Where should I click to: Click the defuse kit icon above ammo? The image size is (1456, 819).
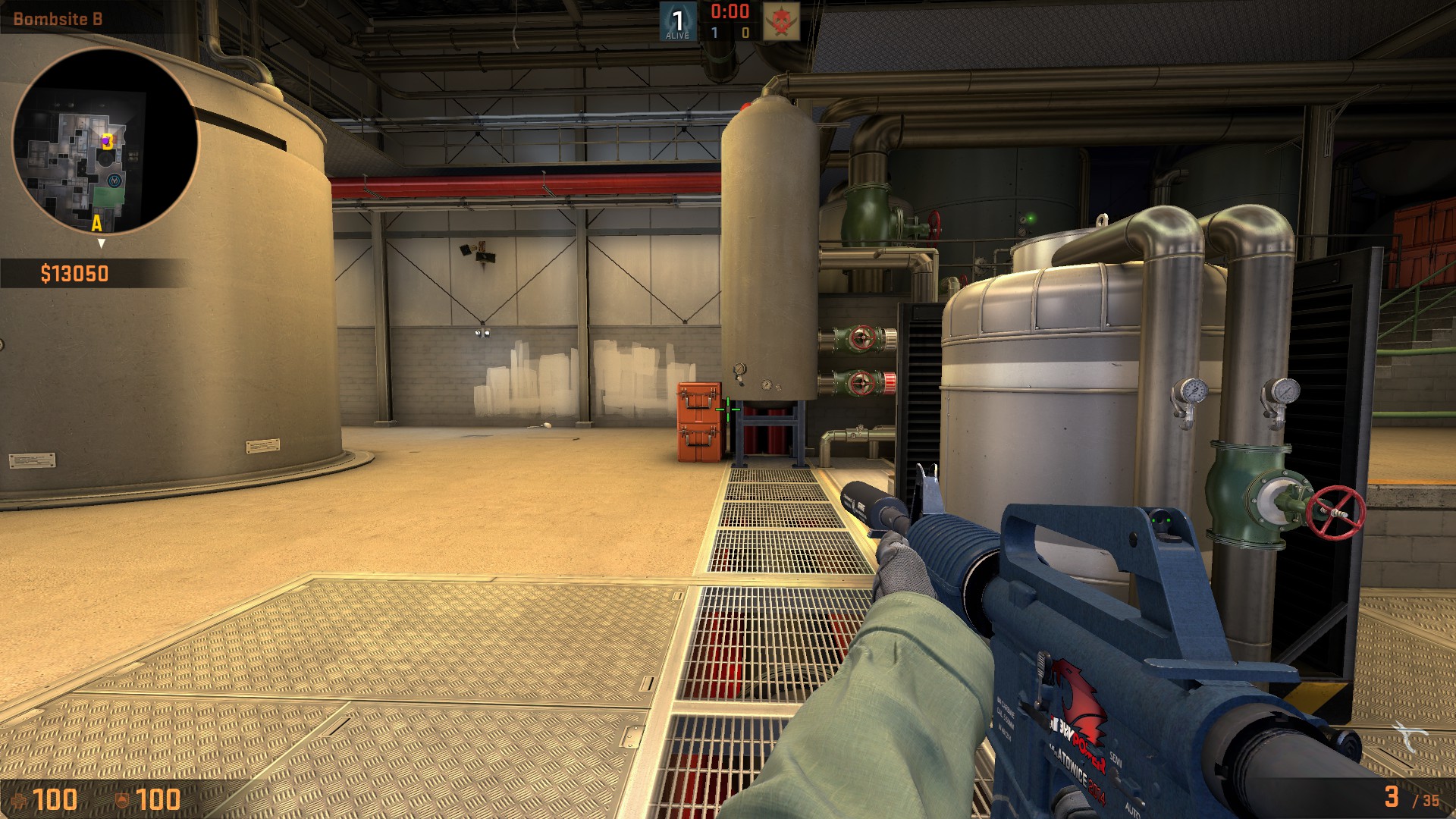point(1409,736)
